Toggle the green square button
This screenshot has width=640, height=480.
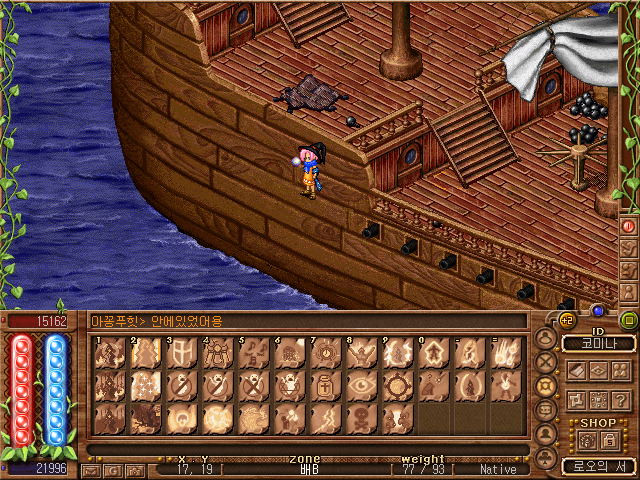630,321
